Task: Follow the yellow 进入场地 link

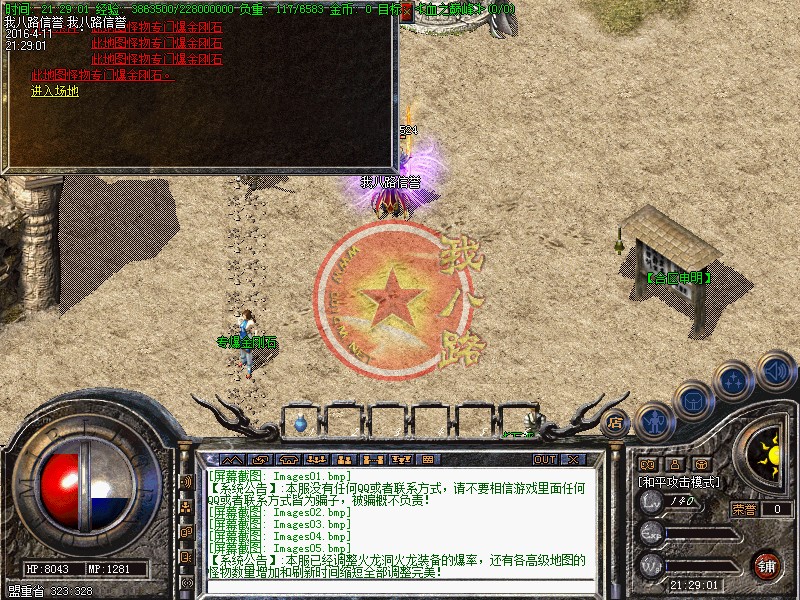Action: 54,91
